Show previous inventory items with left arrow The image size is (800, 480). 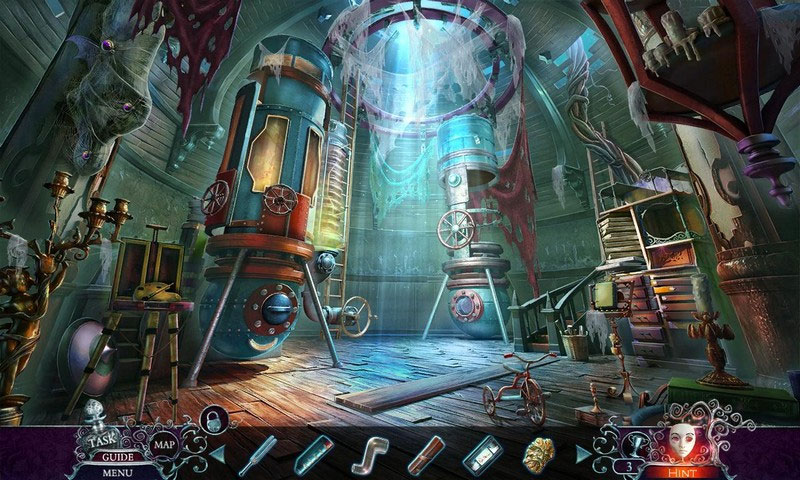click(218, 457)
